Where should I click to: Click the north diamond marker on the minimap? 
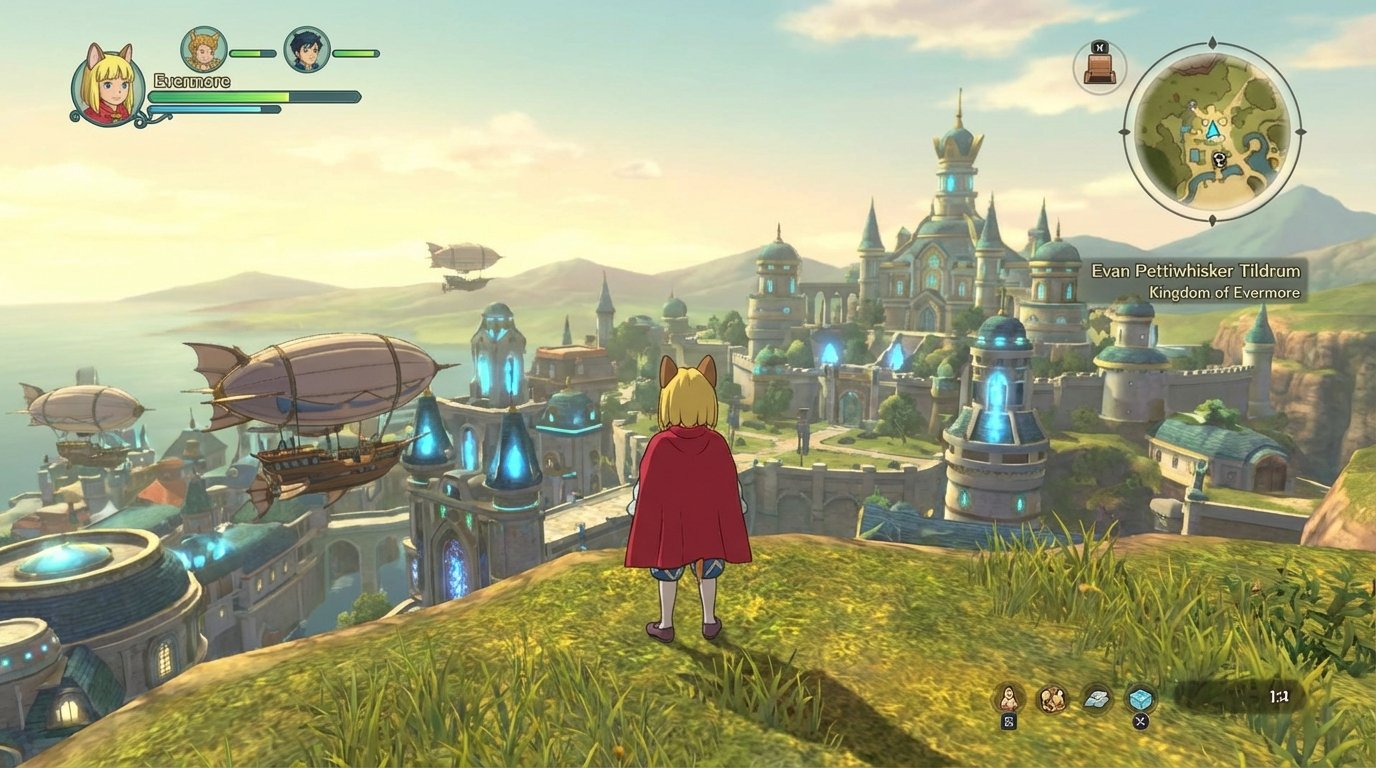point(1213,40)
